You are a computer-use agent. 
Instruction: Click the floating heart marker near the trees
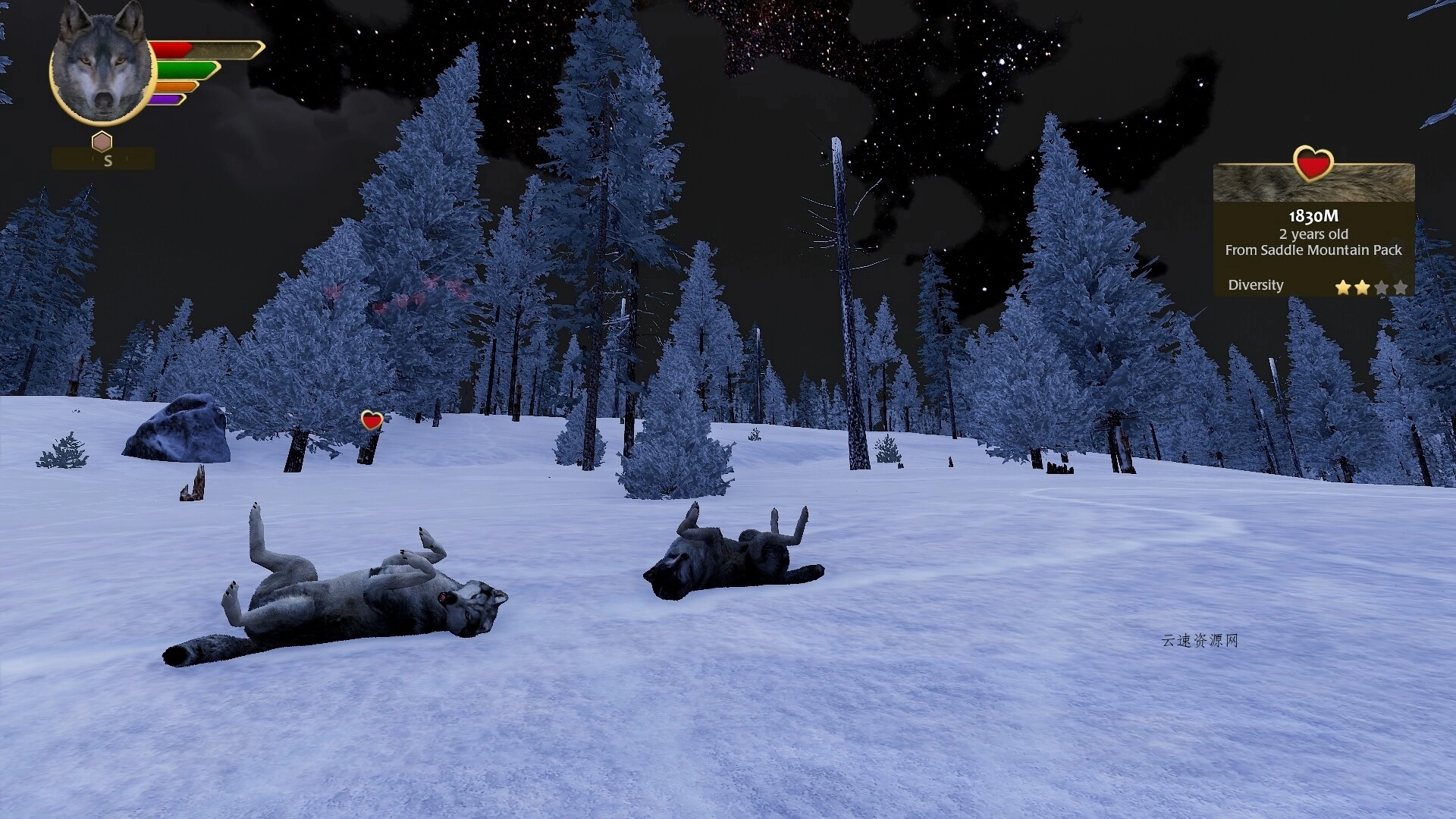[372, 420]
